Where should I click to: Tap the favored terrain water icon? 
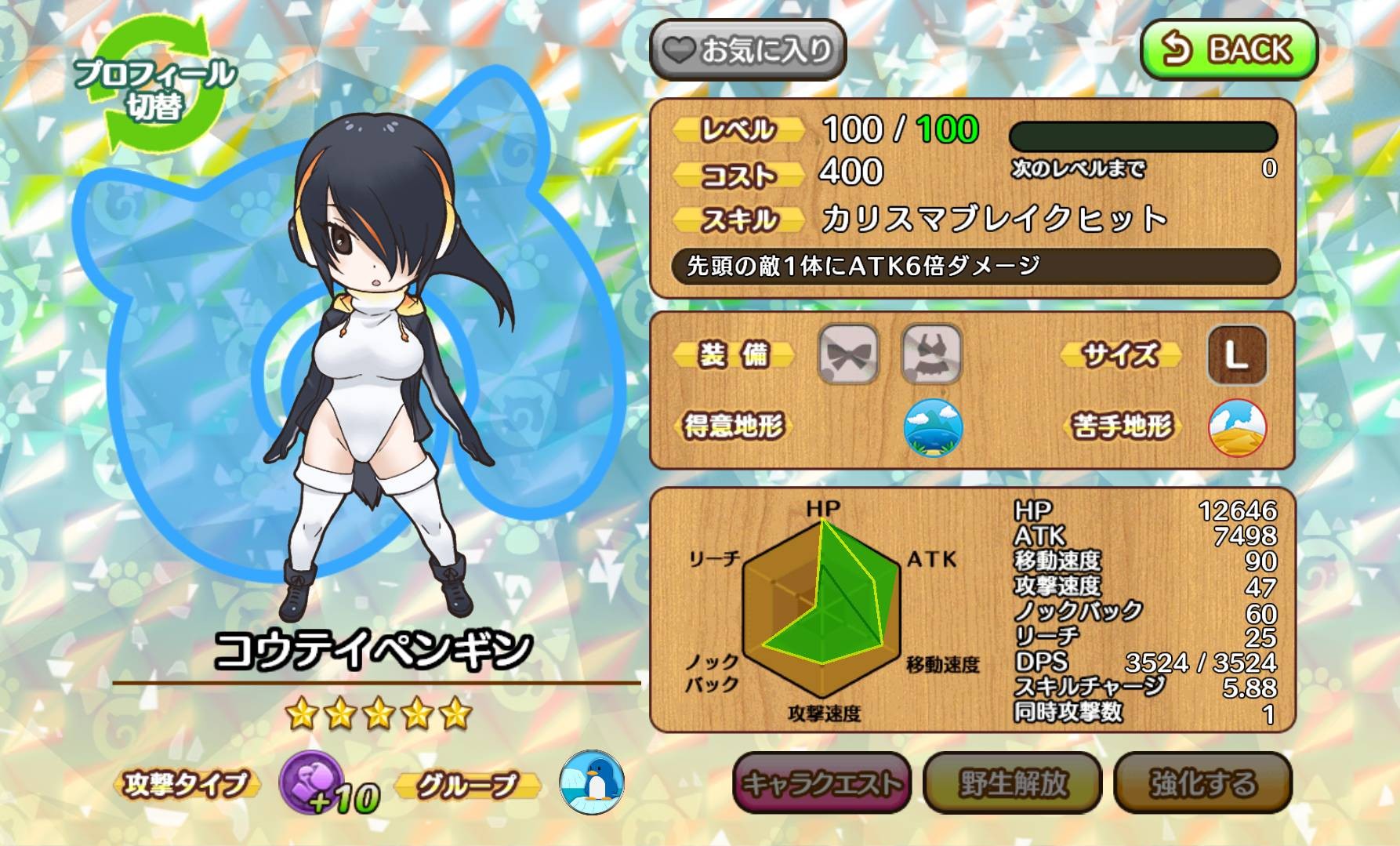pyautogui.click(x=933, y=427)
